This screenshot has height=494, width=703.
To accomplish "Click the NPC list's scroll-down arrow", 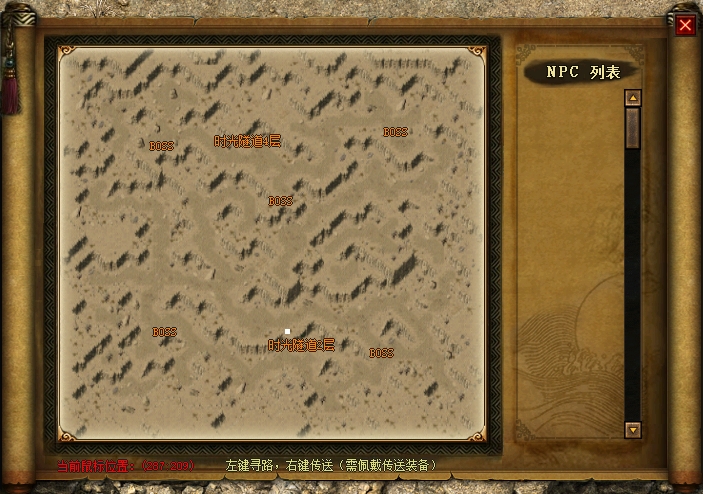I will coord(632,429).
